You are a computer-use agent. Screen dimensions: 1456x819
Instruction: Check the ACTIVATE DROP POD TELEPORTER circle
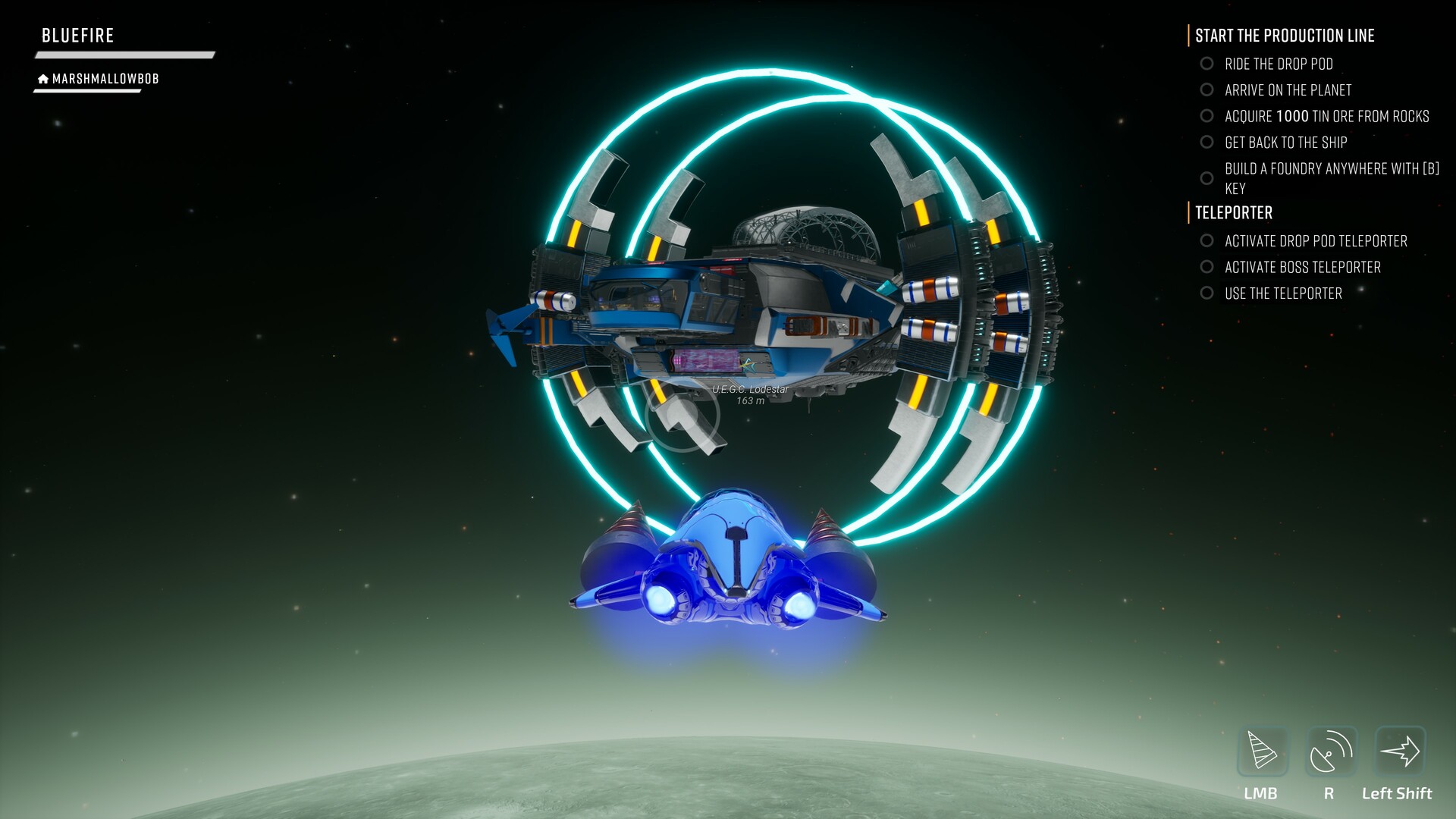point(1207,241)
